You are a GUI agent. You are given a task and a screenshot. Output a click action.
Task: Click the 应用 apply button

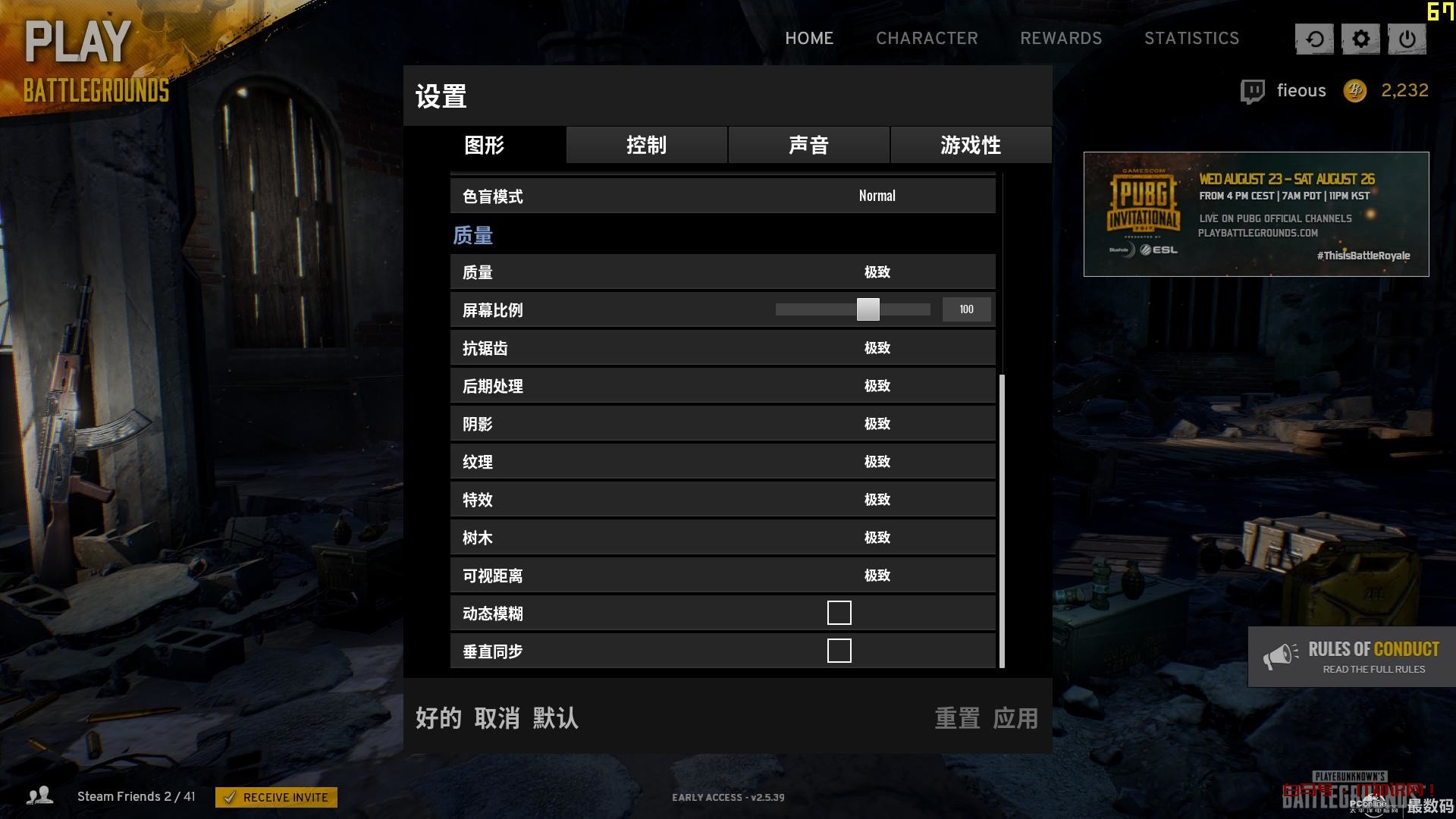click(x=1015, y=718)
